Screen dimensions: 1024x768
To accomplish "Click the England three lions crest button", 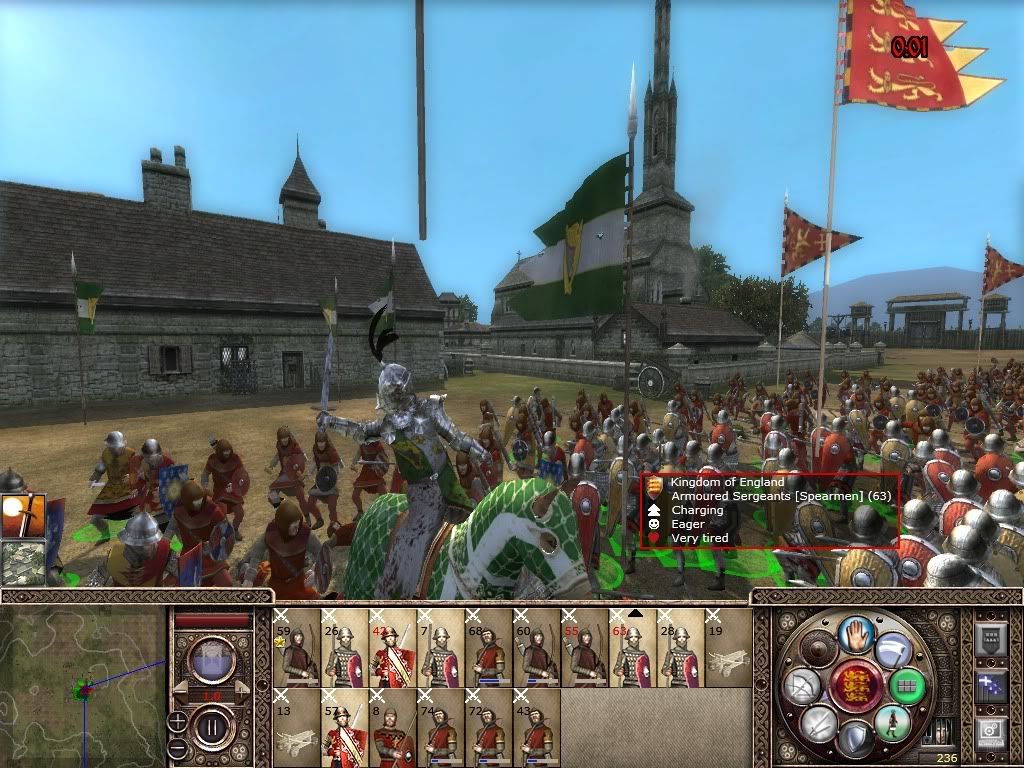I will 855,686.
